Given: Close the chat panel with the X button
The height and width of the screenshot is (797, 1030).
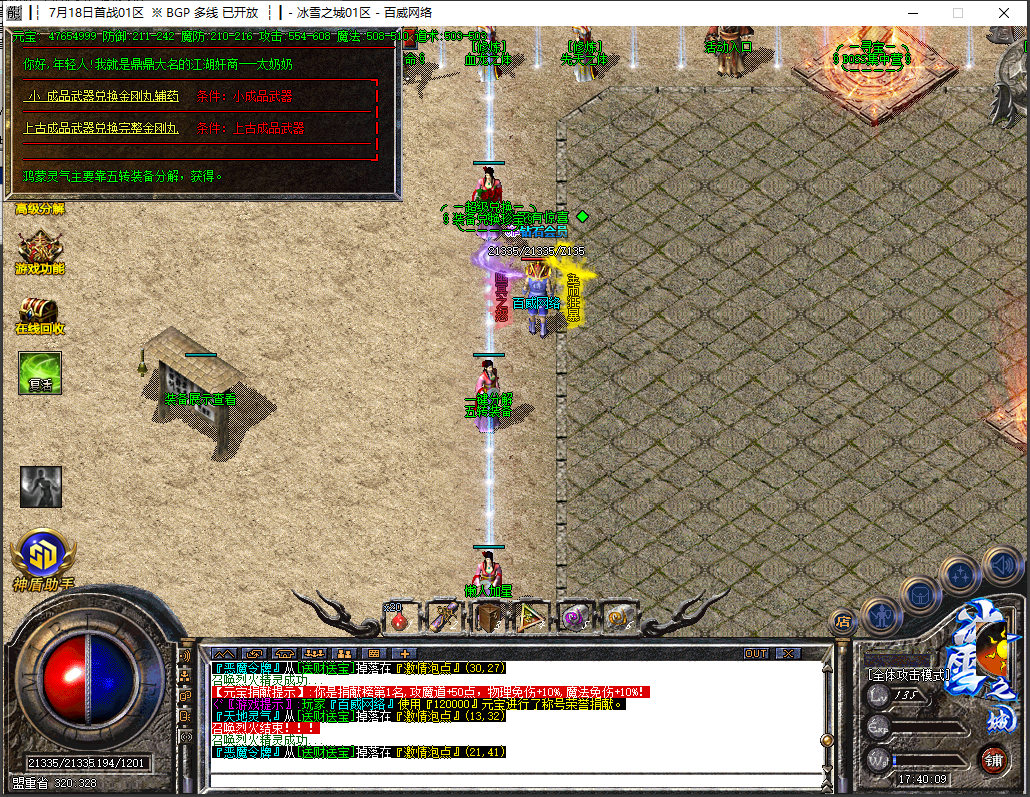Looking at the screenshot, I should tap(789, 654).
